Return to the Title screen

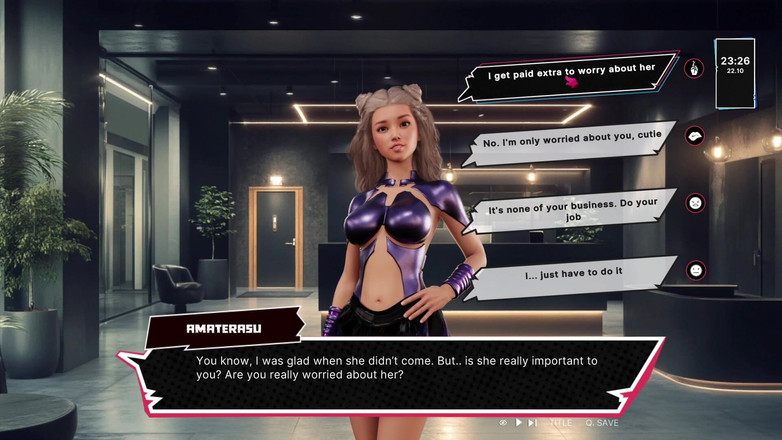click(x=561, y=422)
